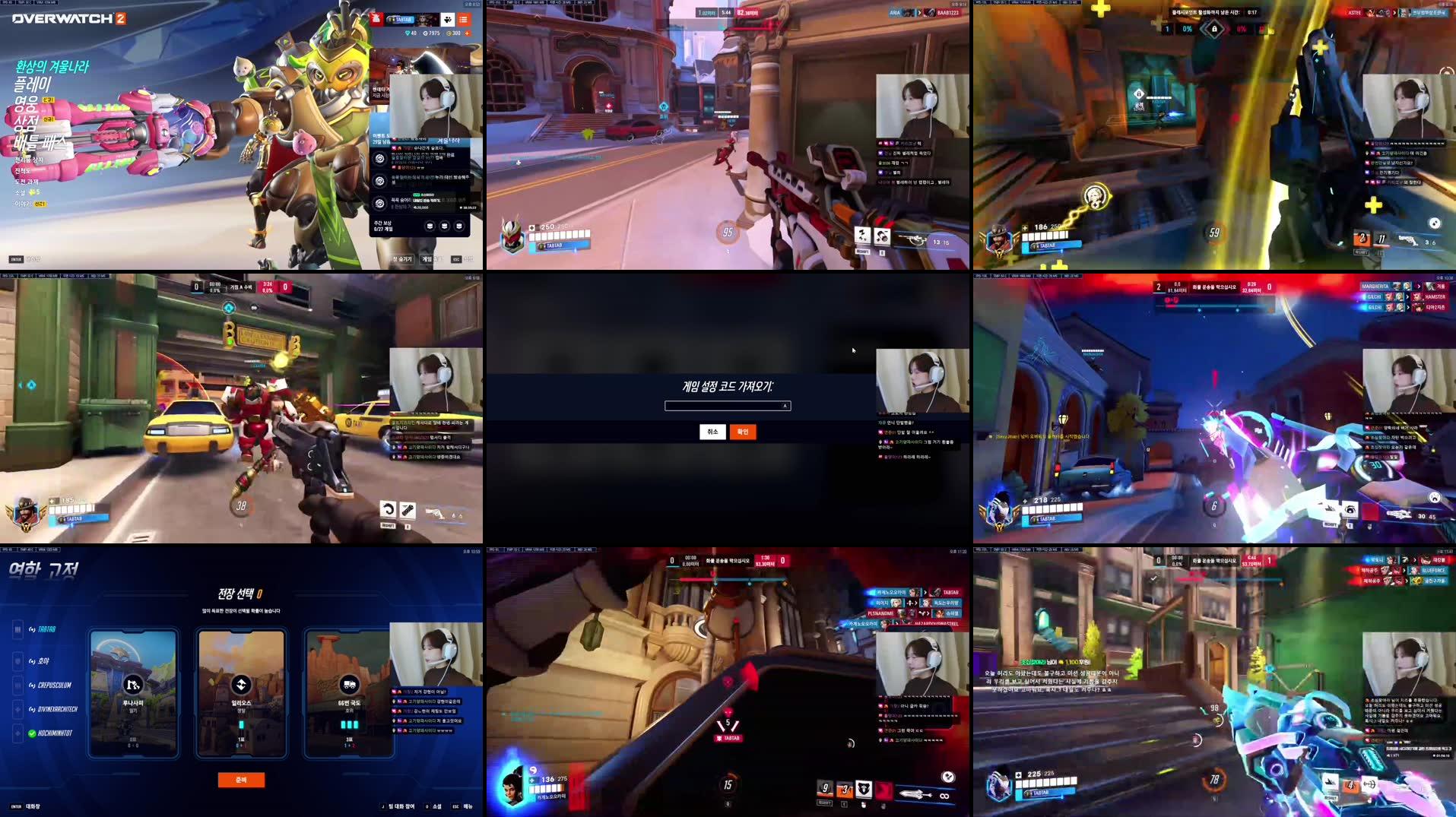
Task: Click the voice chat icon next to 호야
Action: click(31, 661)
